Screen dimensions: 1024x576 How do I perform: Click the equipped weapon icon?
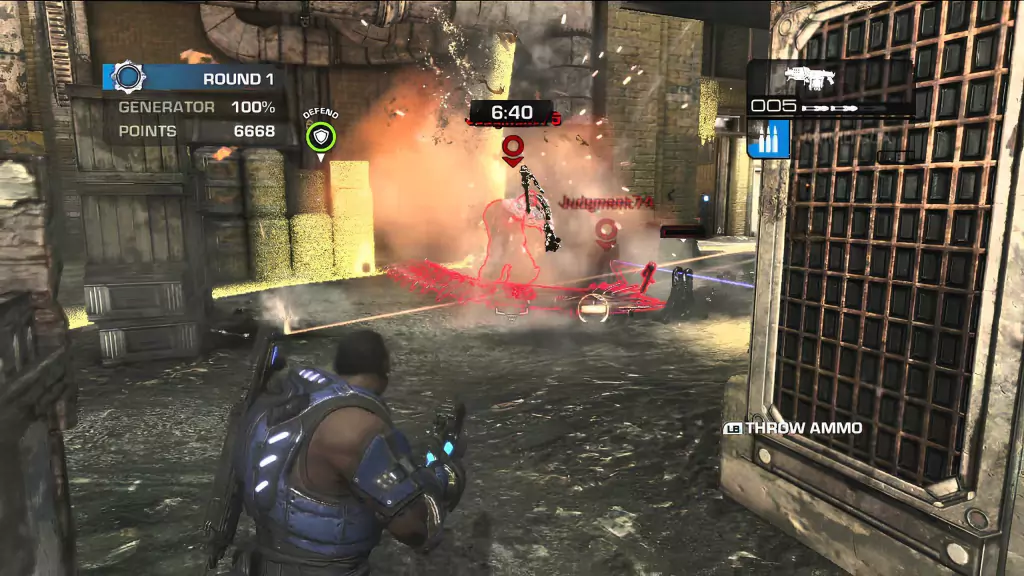coord(810,78)
